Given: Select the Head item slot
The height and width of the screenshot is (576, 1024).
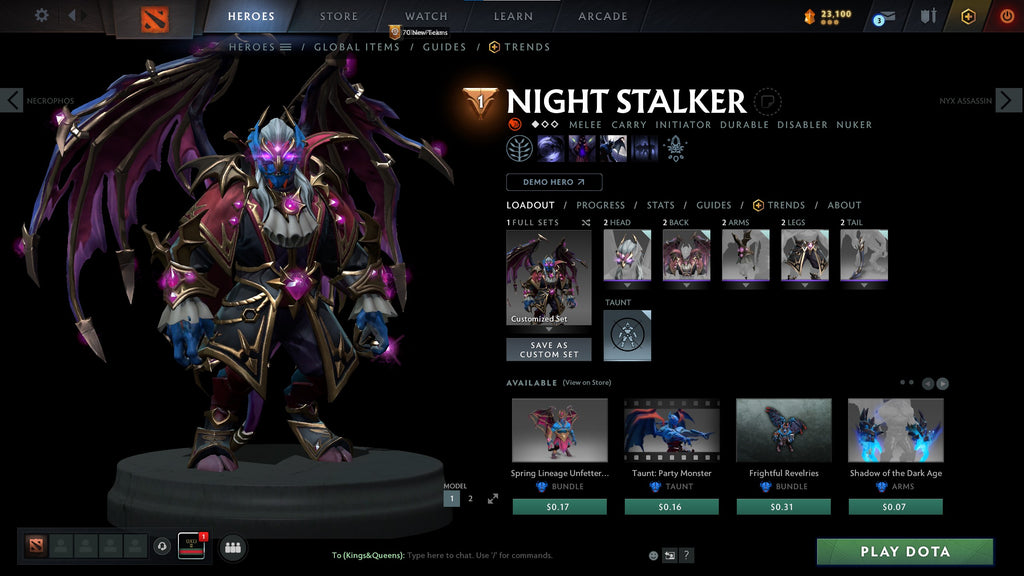Looking at the screenshot, I should [x=627, y=255].
